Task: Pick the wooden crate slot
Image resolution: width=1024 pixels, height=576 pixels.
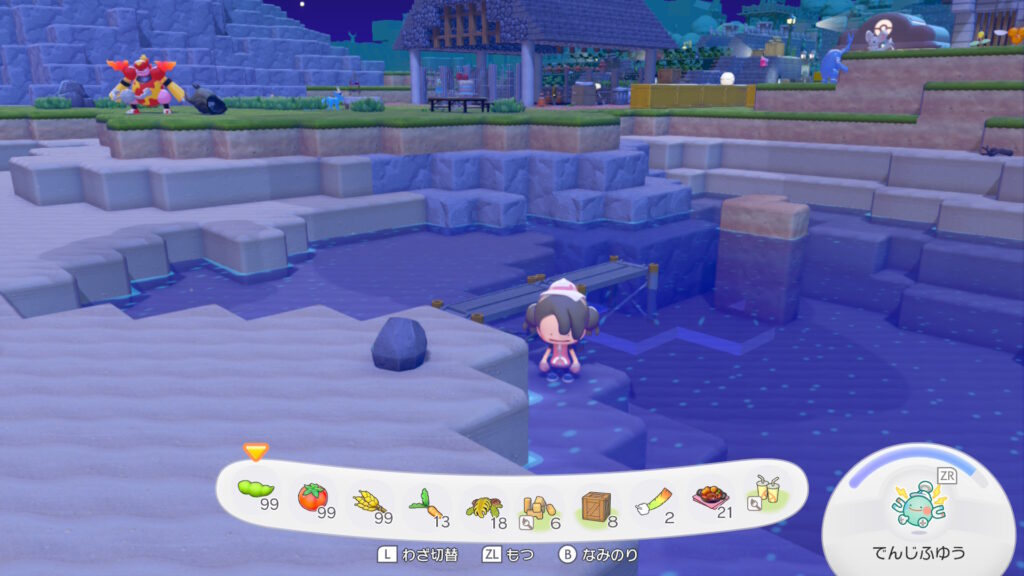Action: point(597,505)
